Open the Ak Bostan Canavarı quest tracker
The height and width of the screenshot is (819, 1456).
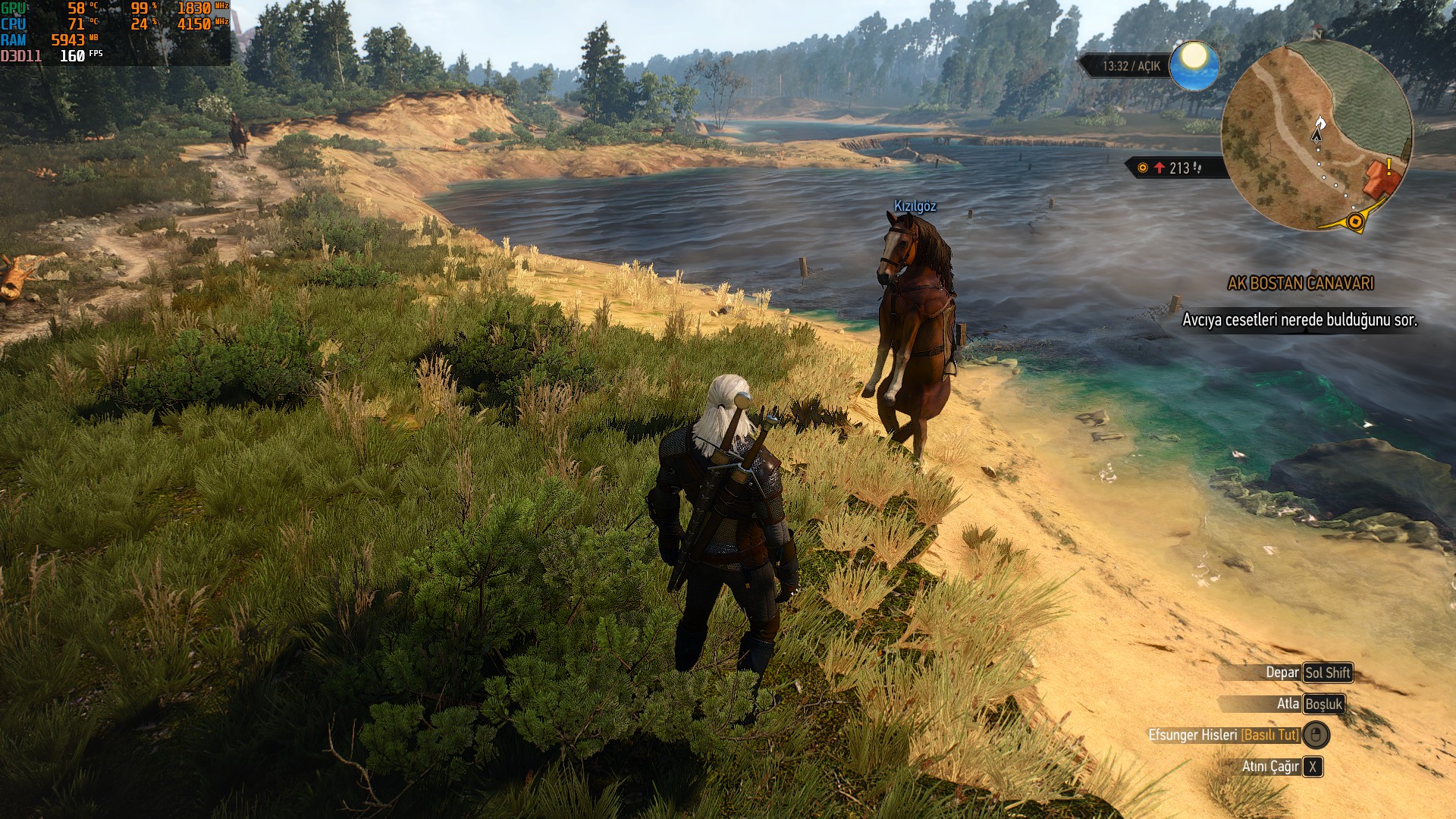[1300, 284]
